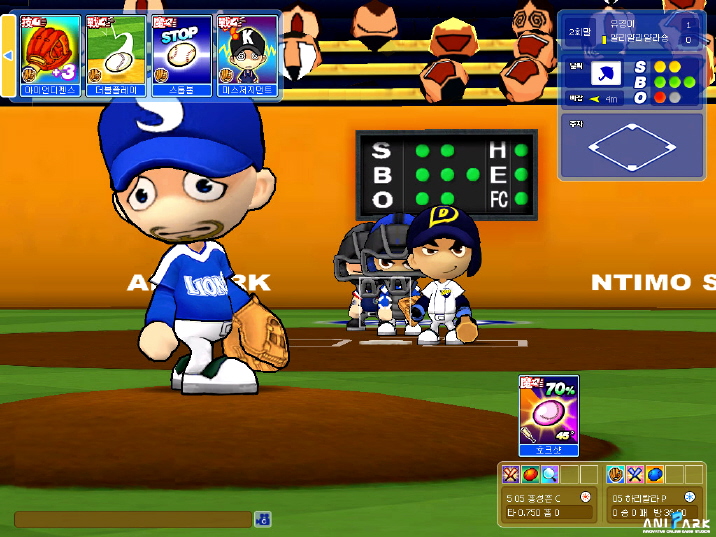Choose the double play card
Image resolution: width=716 pixels, height=537 pixels.
(115, 53)
